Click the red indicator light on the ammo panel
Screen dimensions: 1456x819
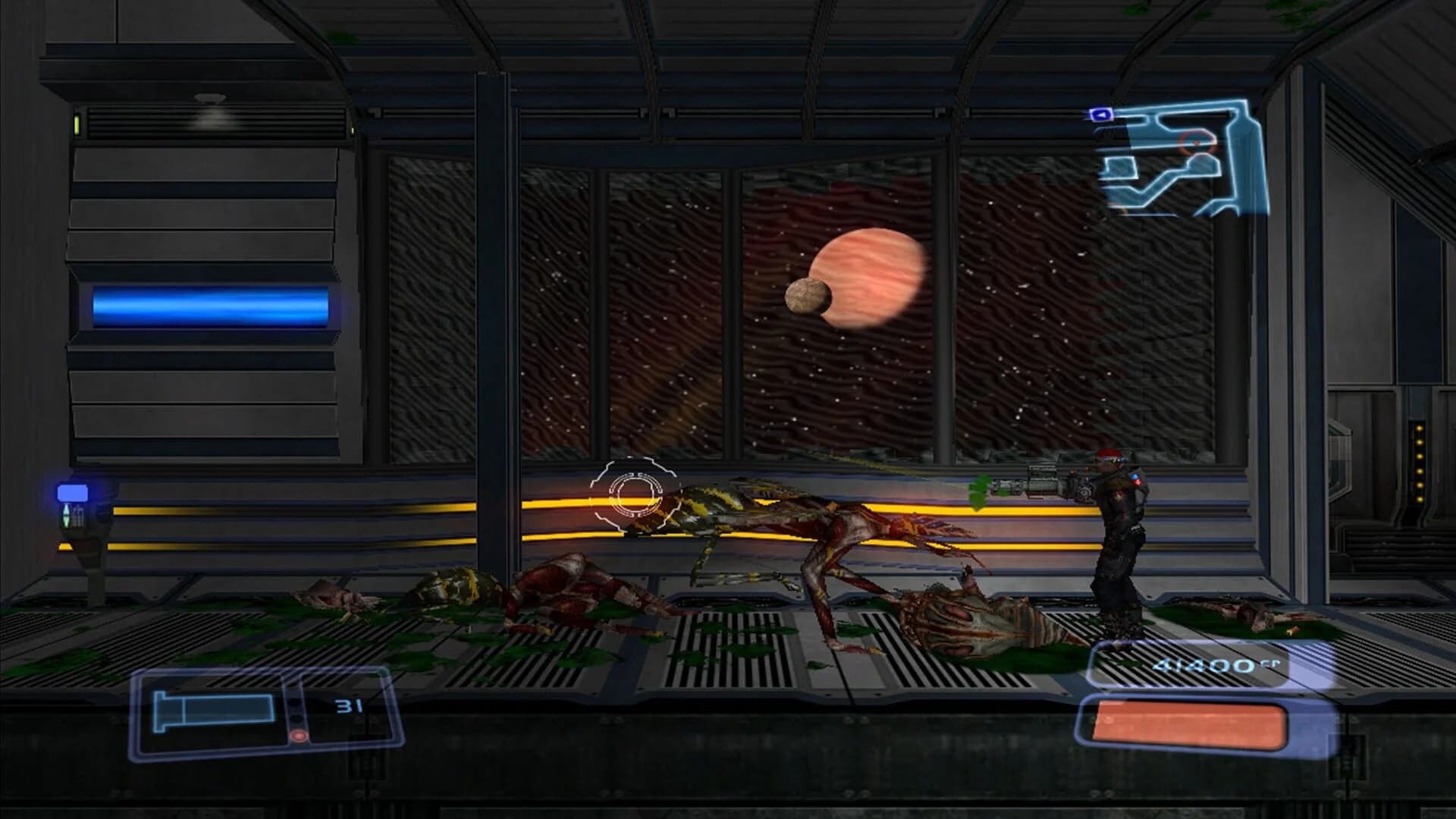tap(299, 736)
